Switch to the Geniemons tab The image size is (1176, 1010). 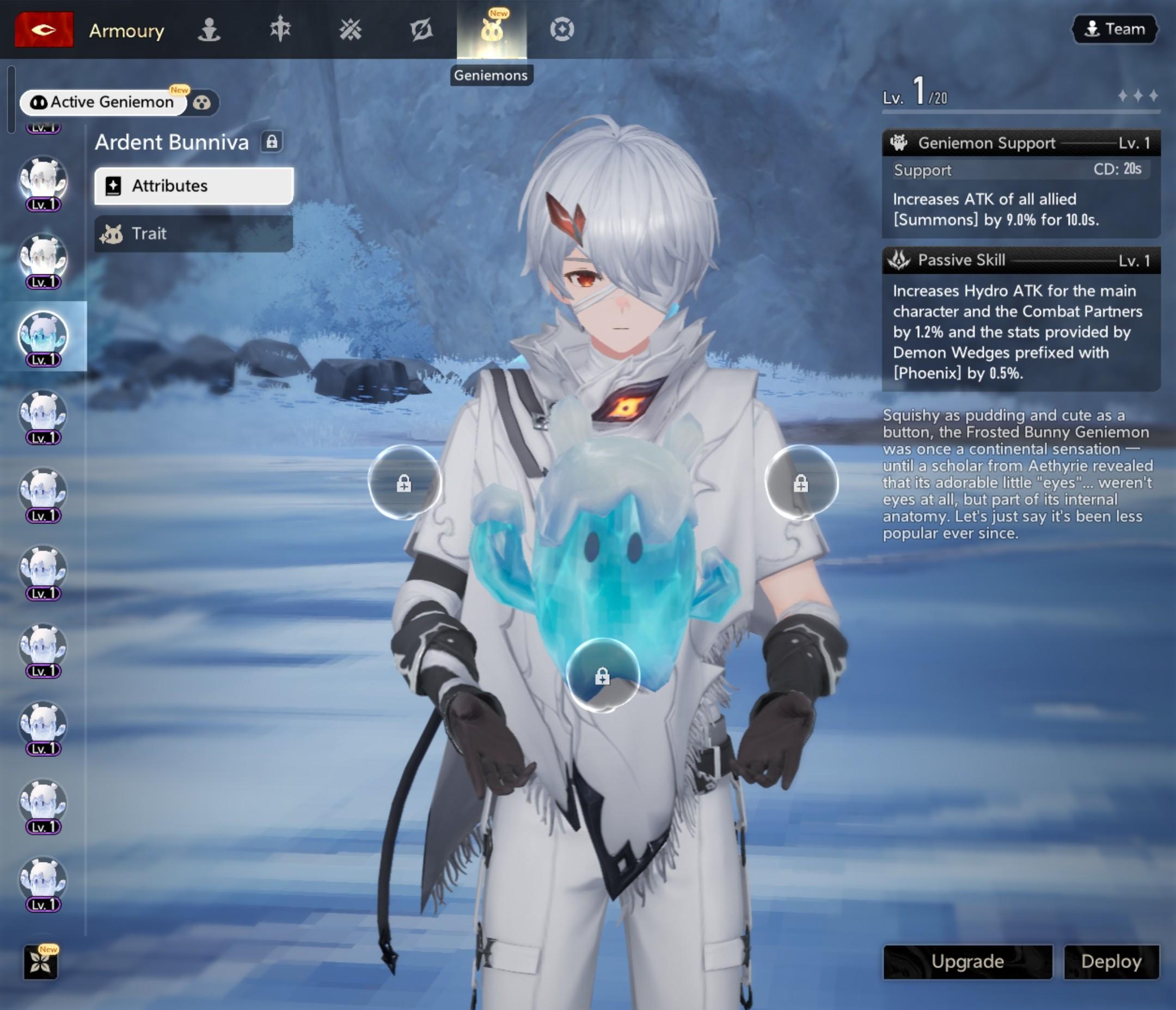492,29
